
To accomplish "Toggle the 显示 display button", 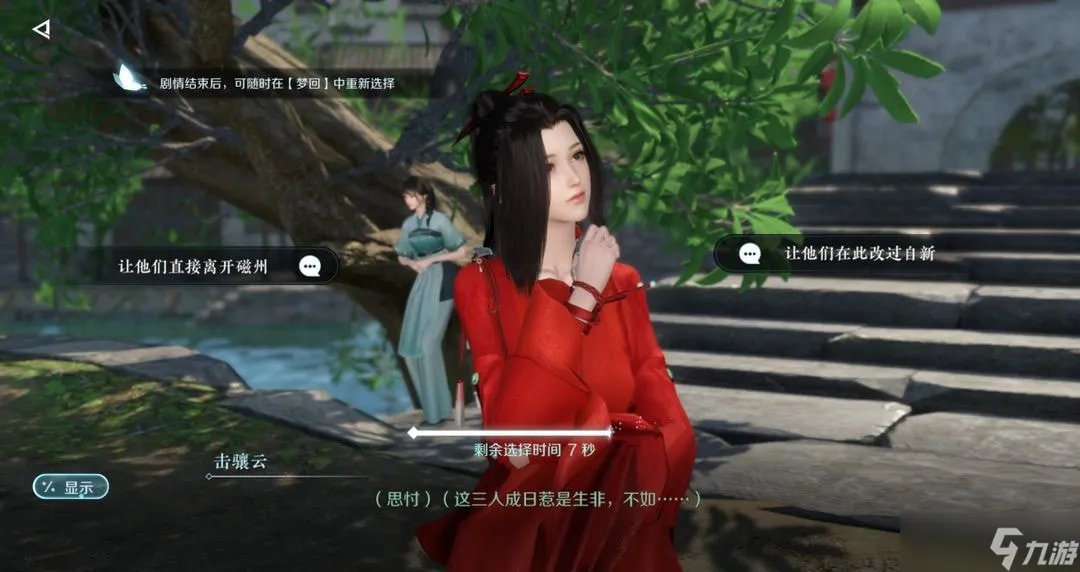I will 70,488.
